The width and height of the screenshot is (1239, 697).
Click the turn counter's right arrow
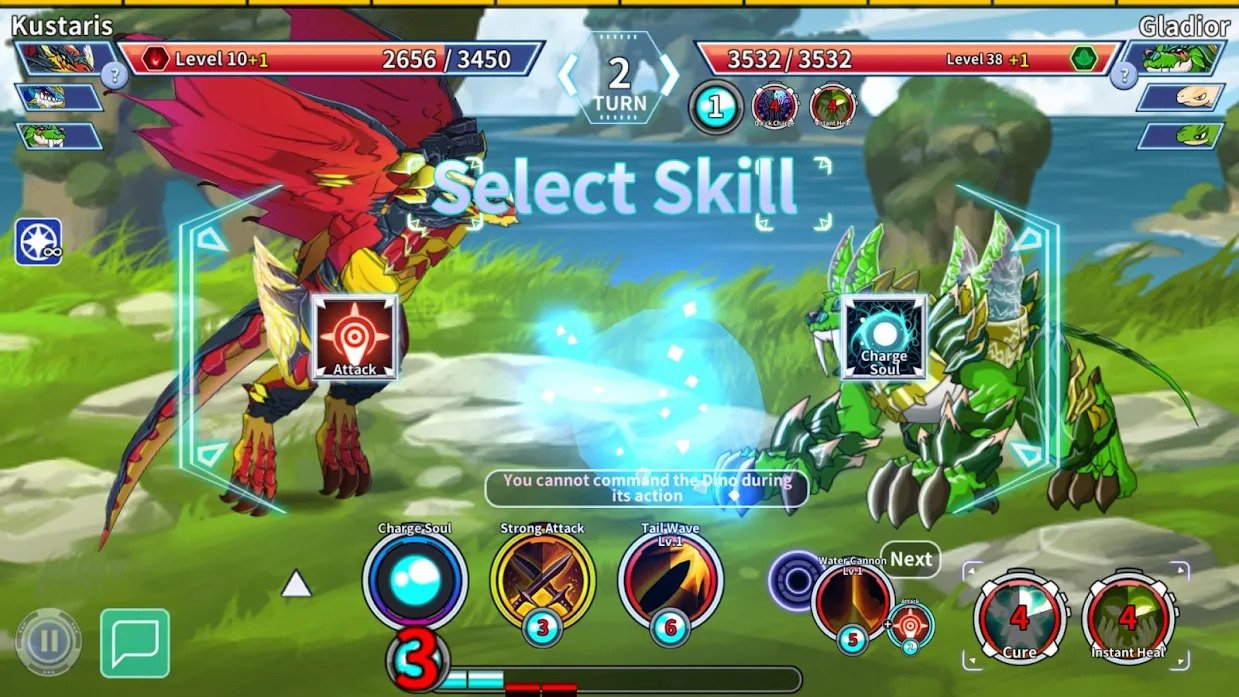[669, 75]
